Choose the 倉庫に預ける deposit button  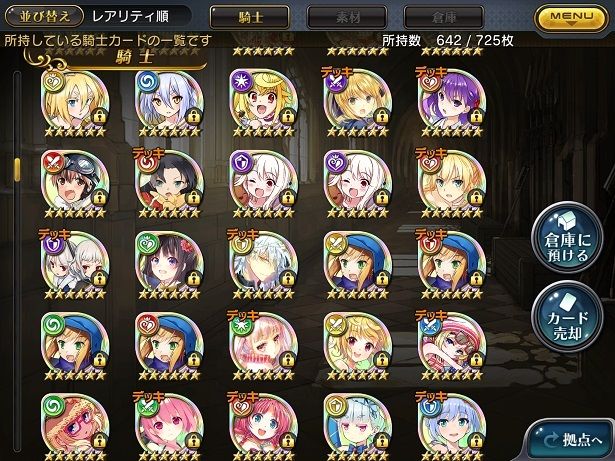(x=565, y=240)
